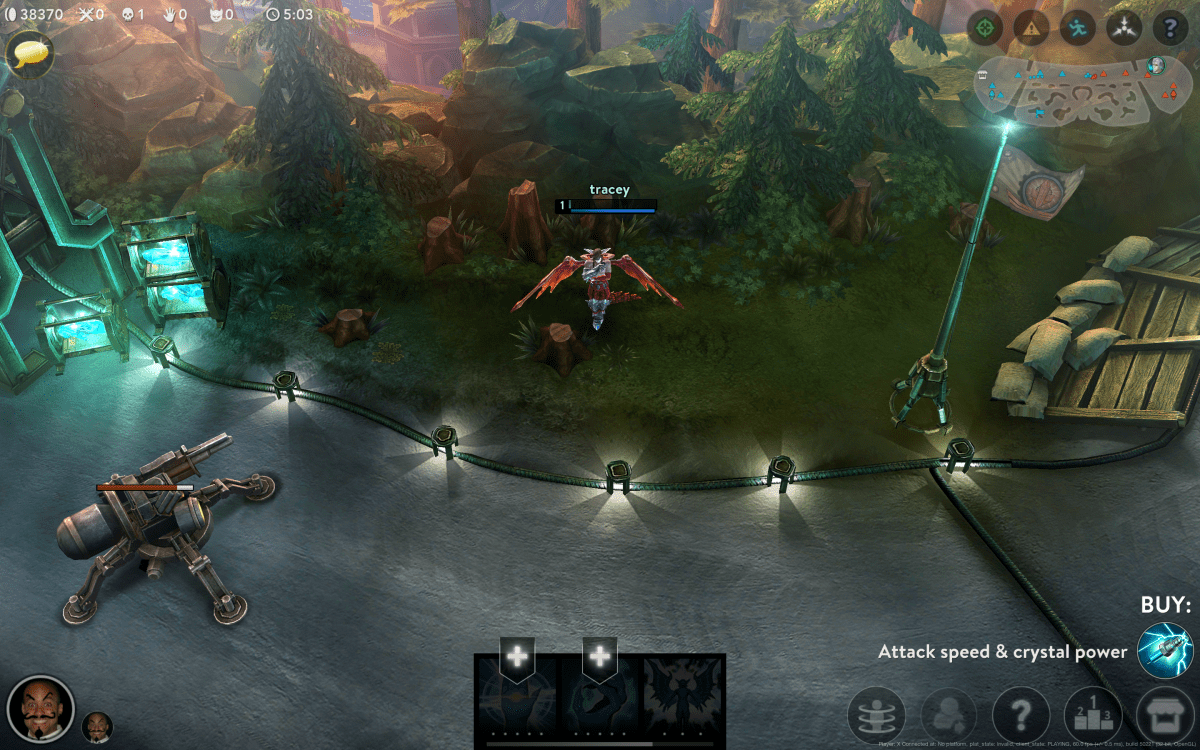
Task: Click the bottom question mark button
Action: click(x=1021, y=716)
